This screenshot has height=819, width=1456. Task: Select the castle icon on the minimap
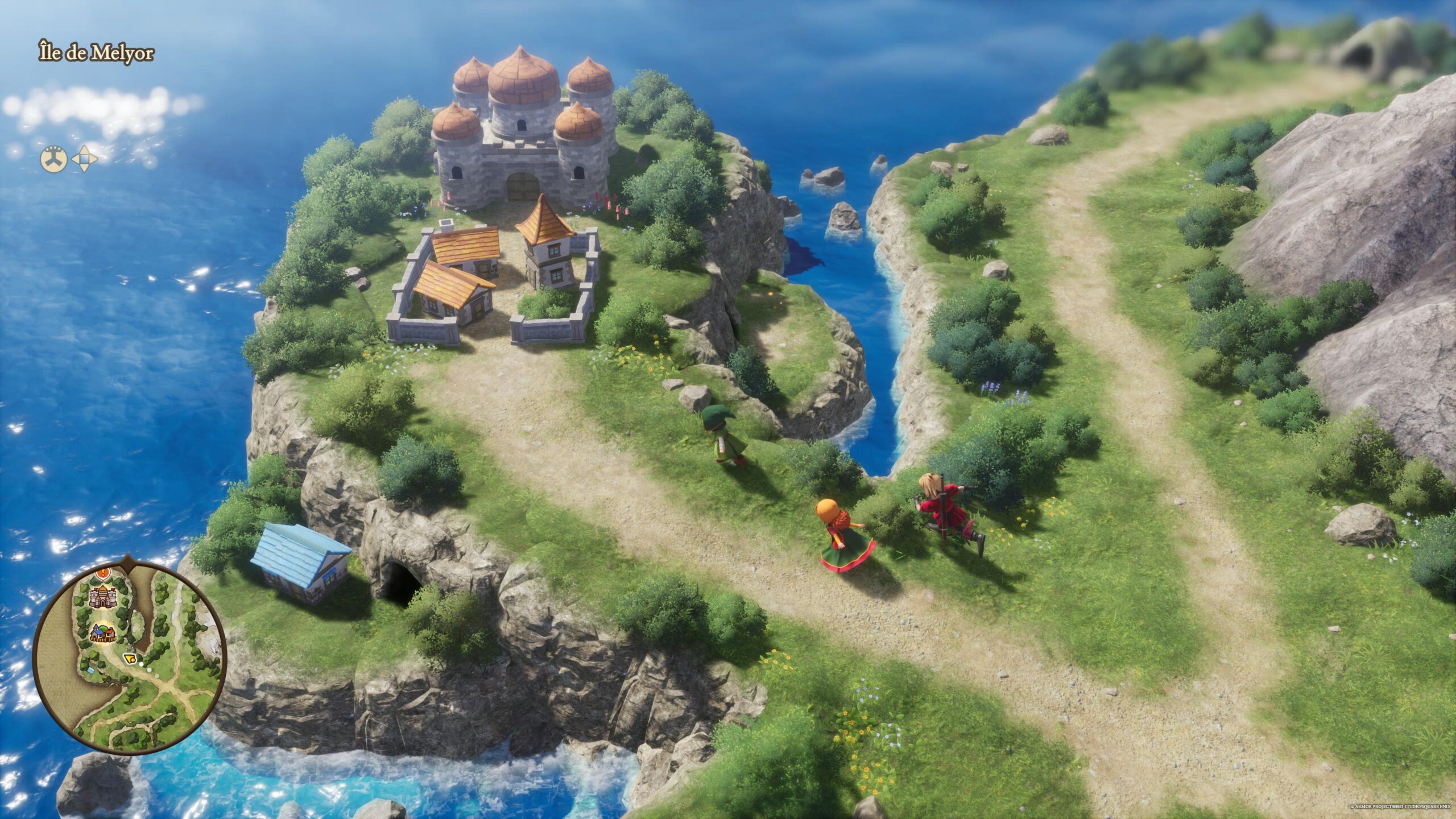[104, 597]
